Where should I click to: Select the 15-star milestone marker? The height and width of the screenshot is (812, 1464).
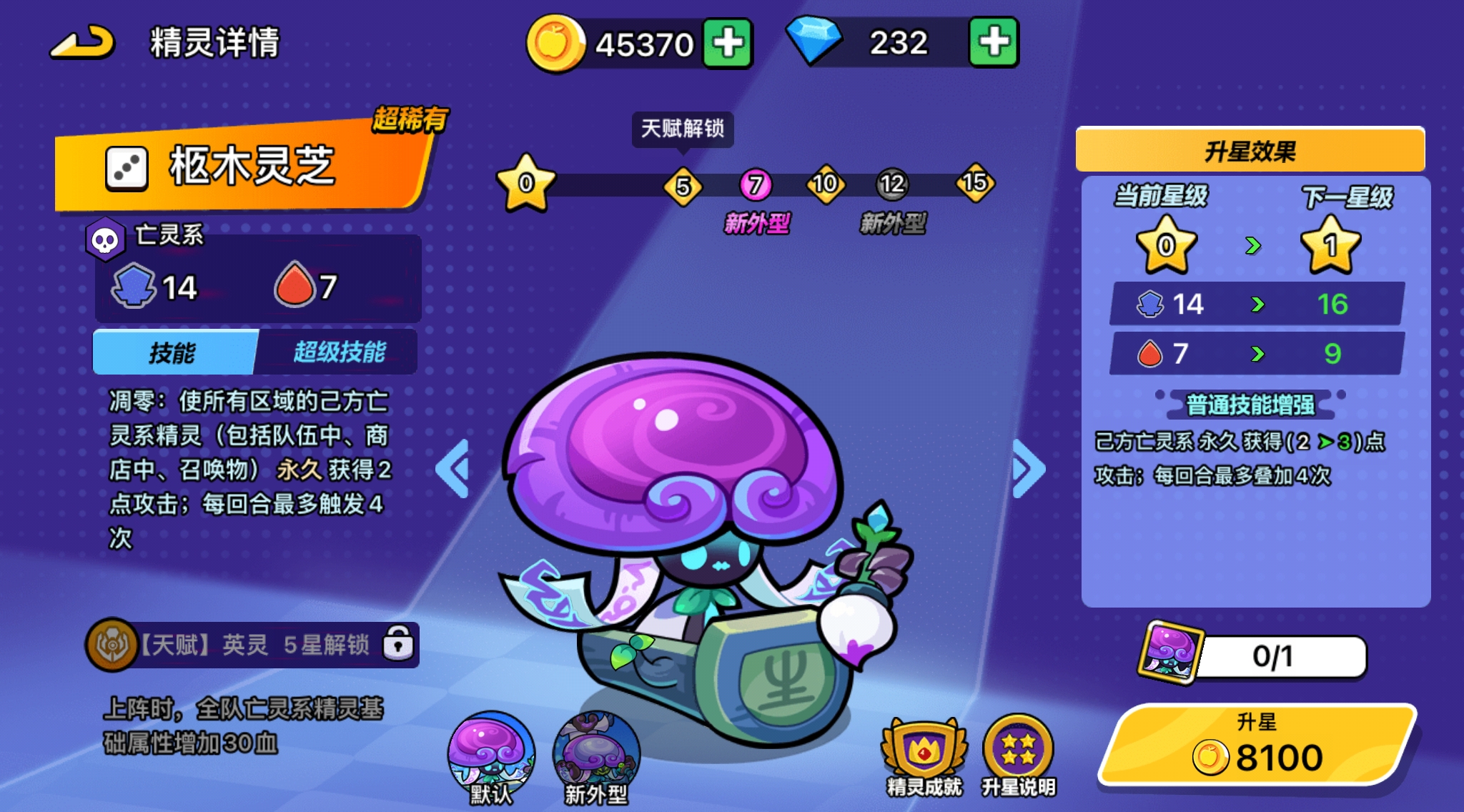(x=974, y=183)
